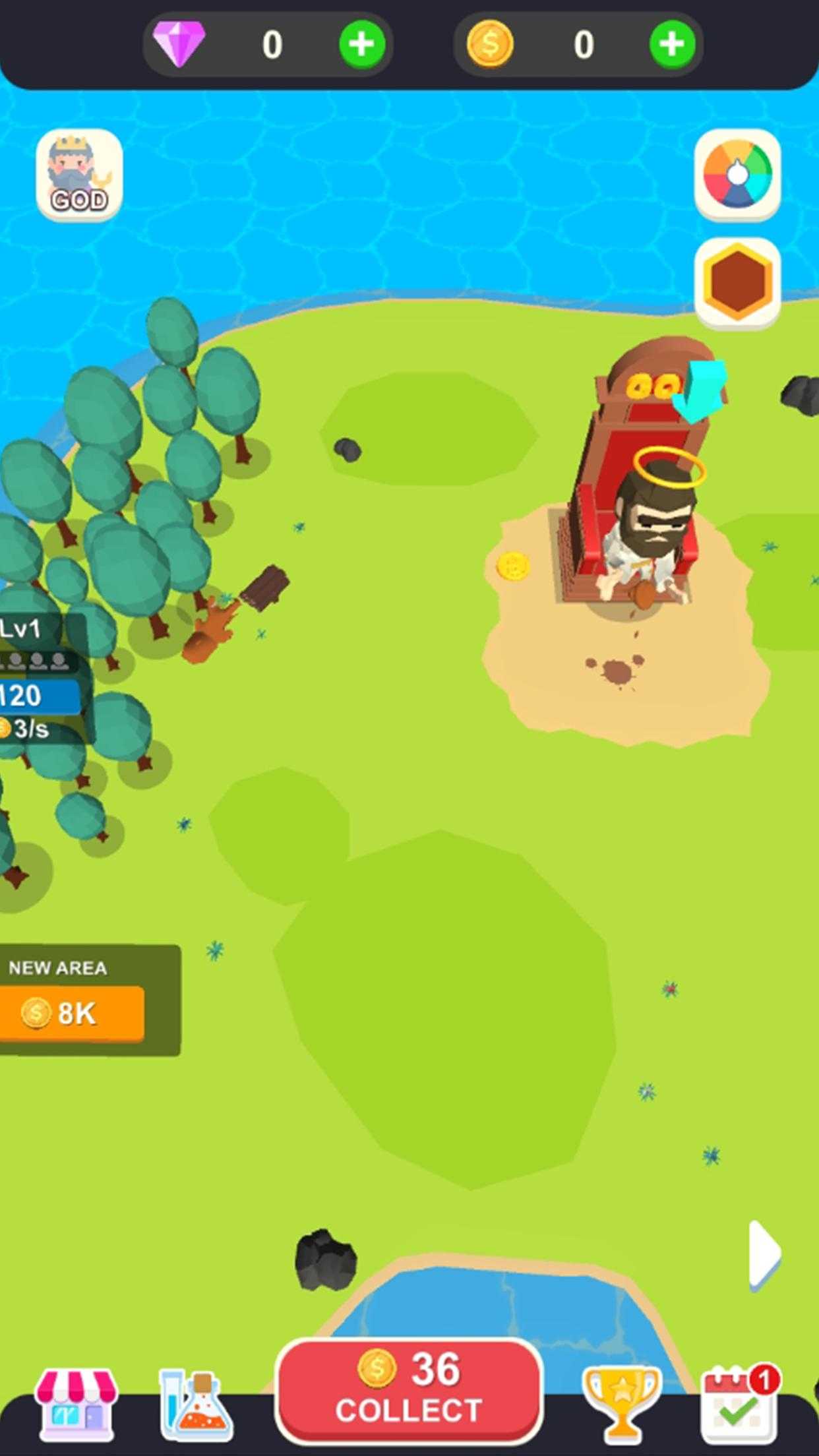Tap the orange hexagon tile button
This screenshot has width=819, height=1456.
click(x=737, y=282)
